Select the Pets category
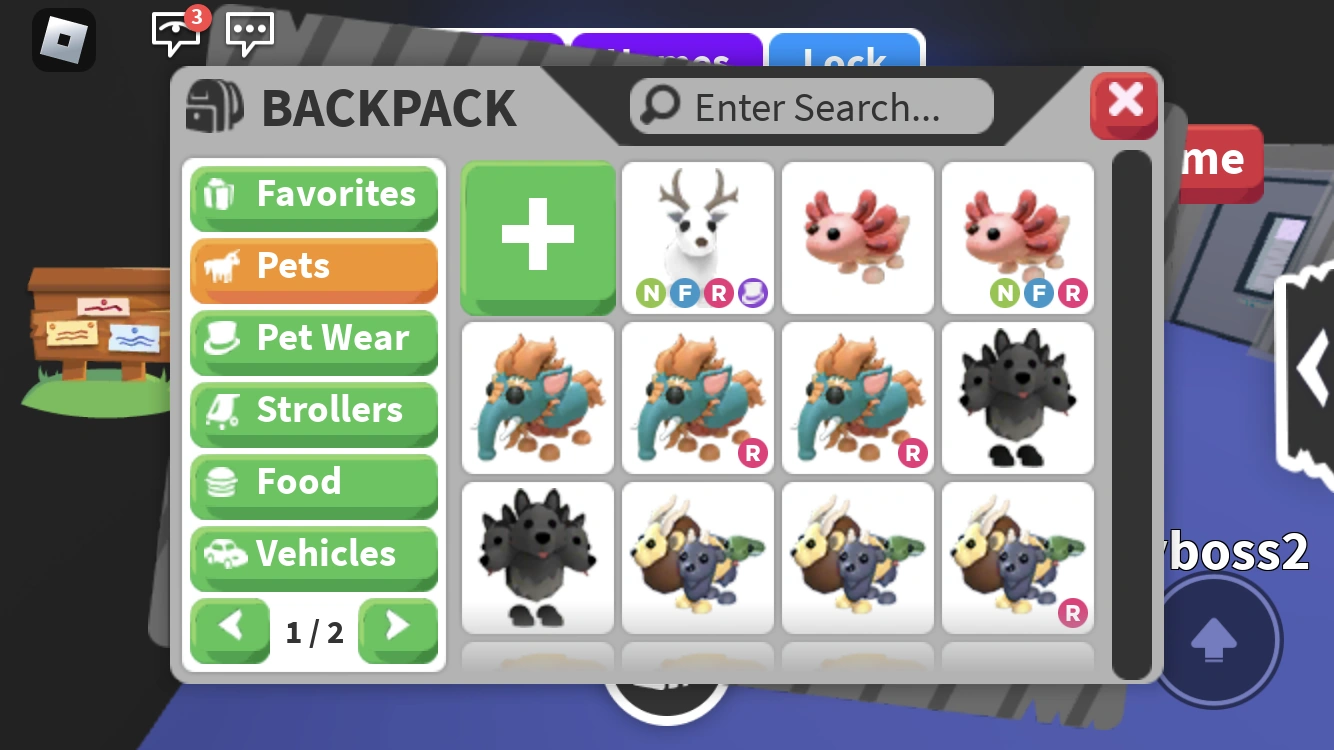Screen dimensions: 1334x750 pyautogui.click(x=314, y=267)
